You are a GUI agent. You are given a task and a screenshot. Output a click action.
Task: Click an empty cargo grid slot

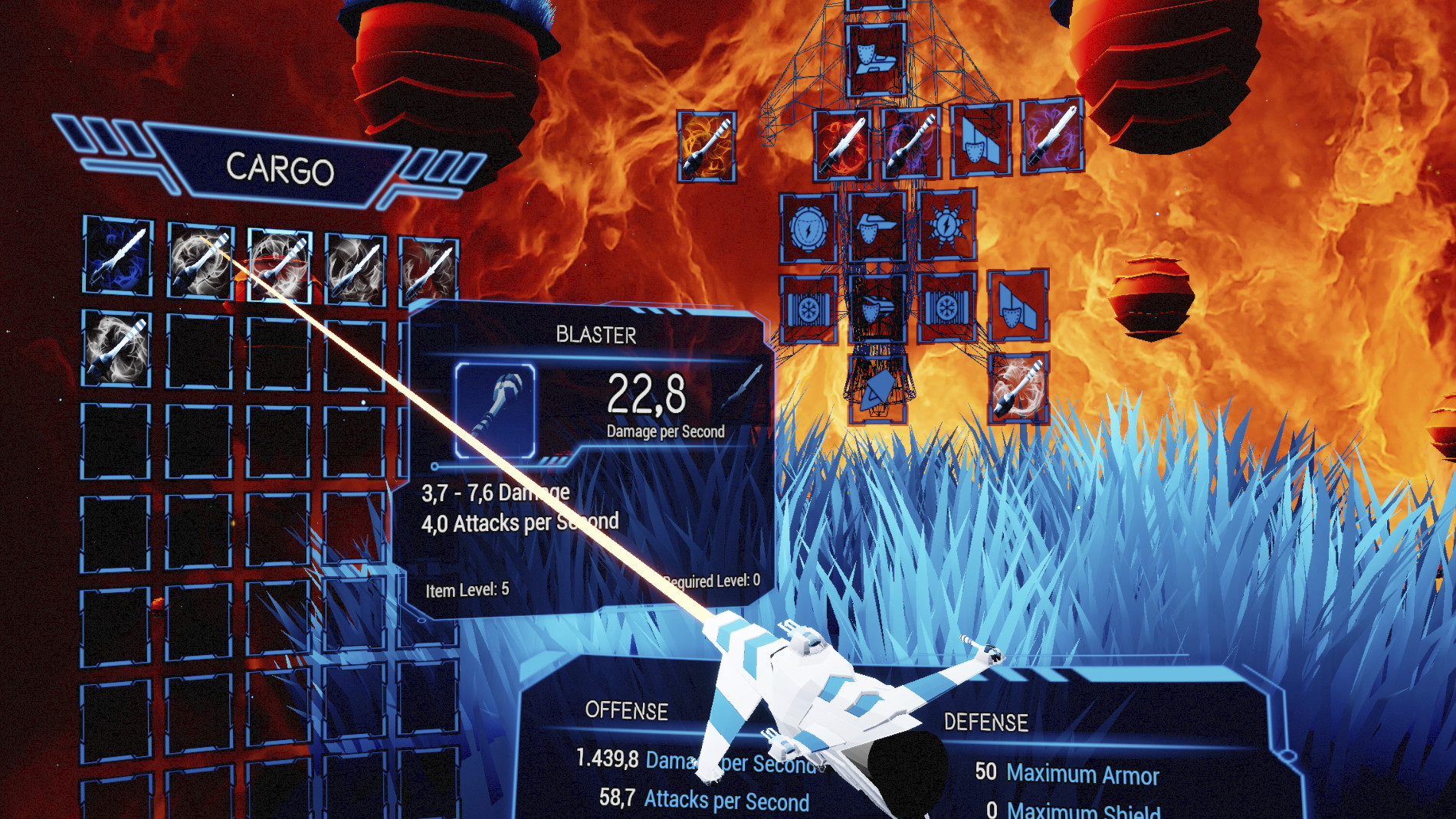(x=202, y=348)
